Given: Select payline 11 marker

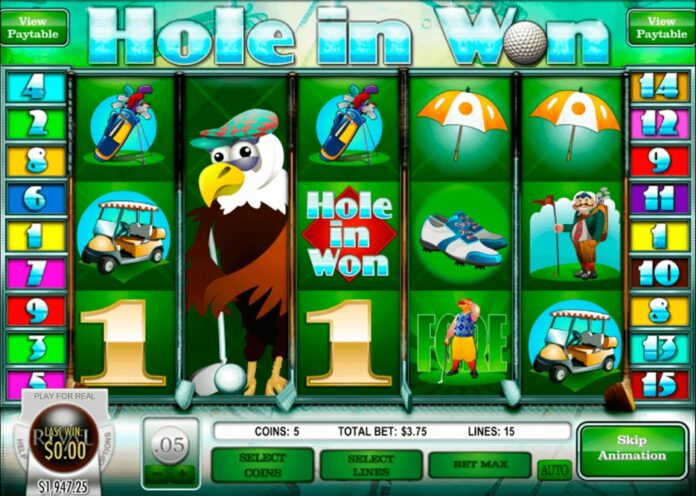Looking at the screenshot, I should pyautogui.click(x=660, y=198).
